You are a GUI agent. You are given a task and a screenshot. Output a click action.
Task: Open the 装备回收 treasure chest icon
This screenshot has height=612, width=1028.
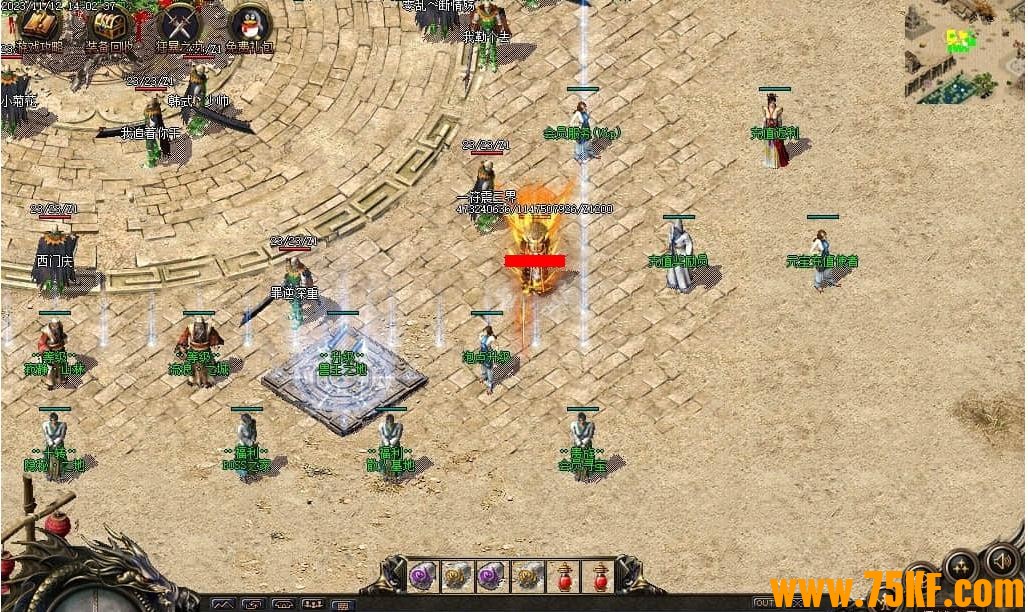click(x=108, y=24)
